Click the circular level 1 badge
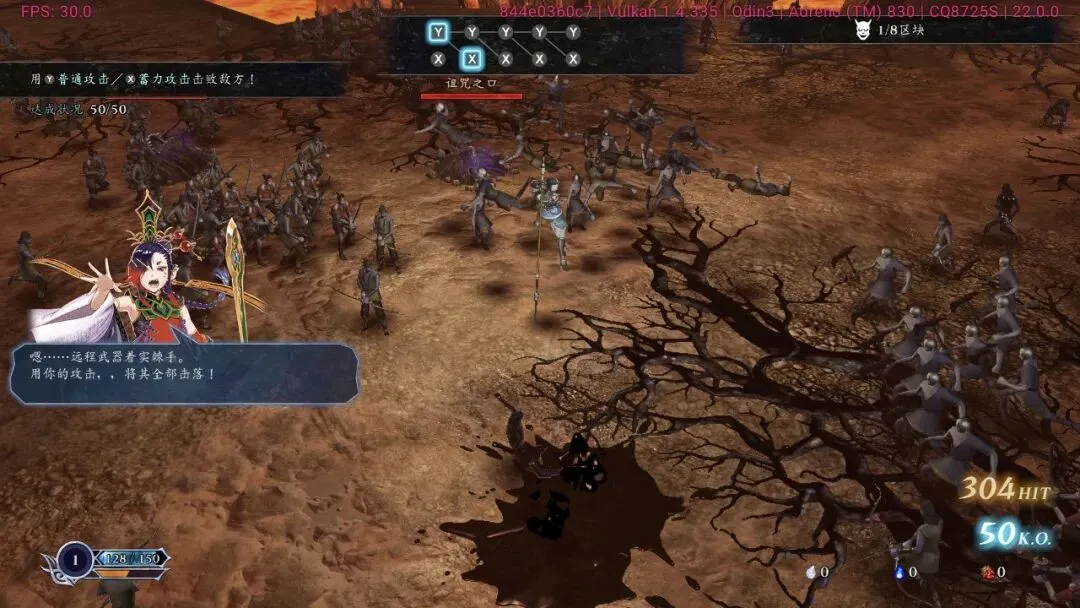The width and height of the screenshot is (1080, 608). pyautogui.click(x=75, y=558)
